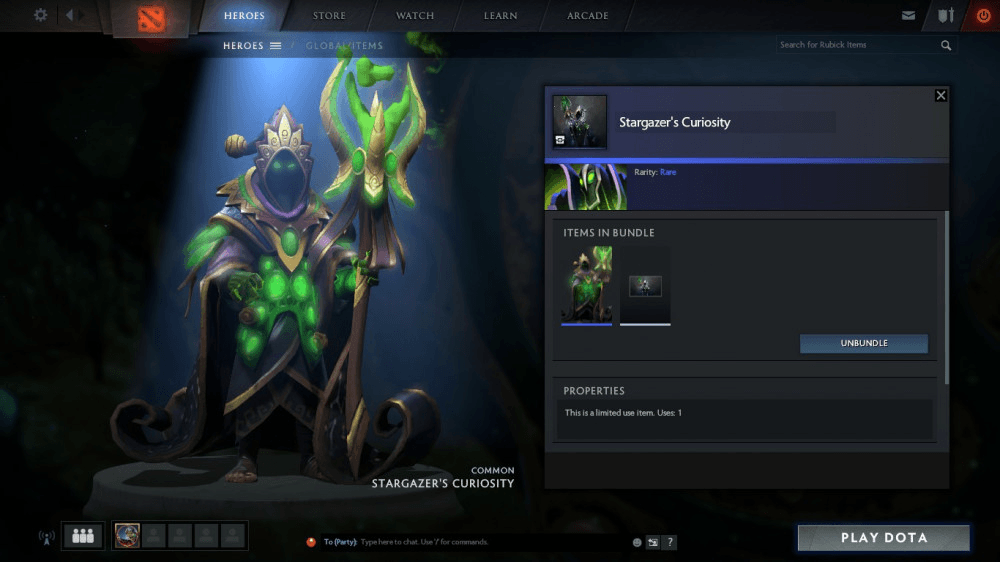The image size is (1000, 562).
Task: Close the Stargazer's Curiosity item panel
Action: coord(940,95)
